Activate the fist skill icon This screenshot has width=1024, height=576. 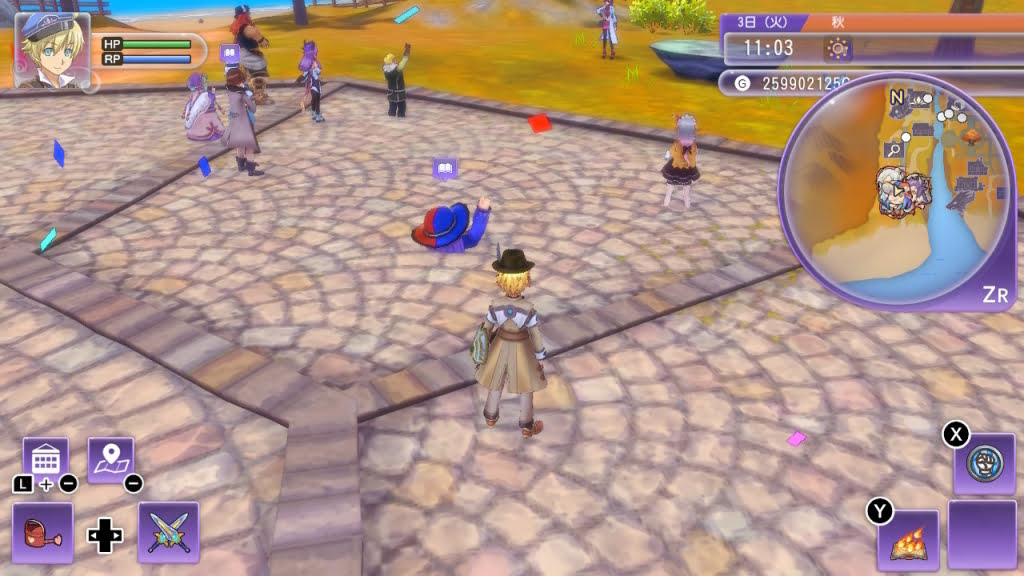point(984,464)
